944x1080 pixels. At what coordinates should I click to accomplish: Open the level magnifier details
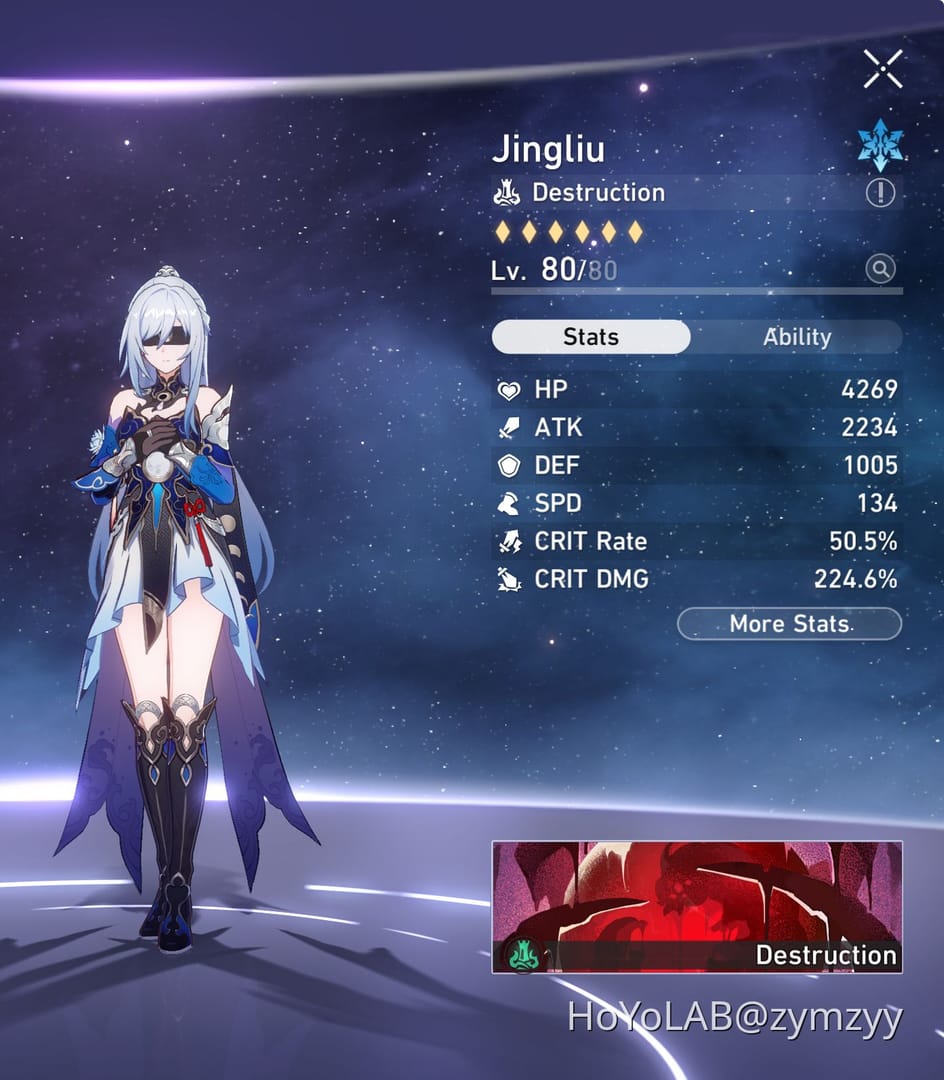(x=880, y=269)
